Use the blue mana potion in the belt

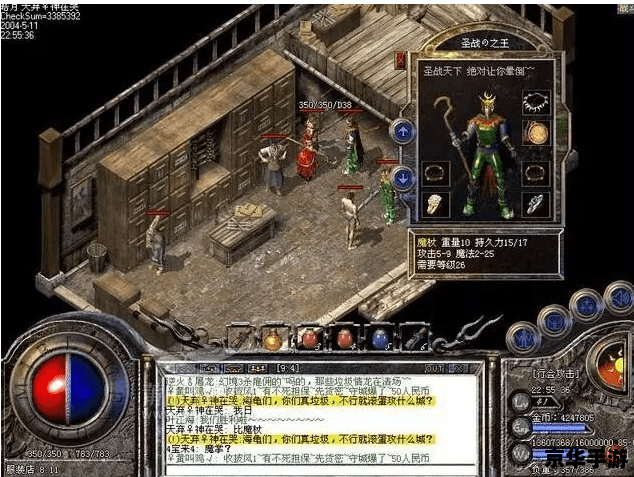[x=379, y=340]
